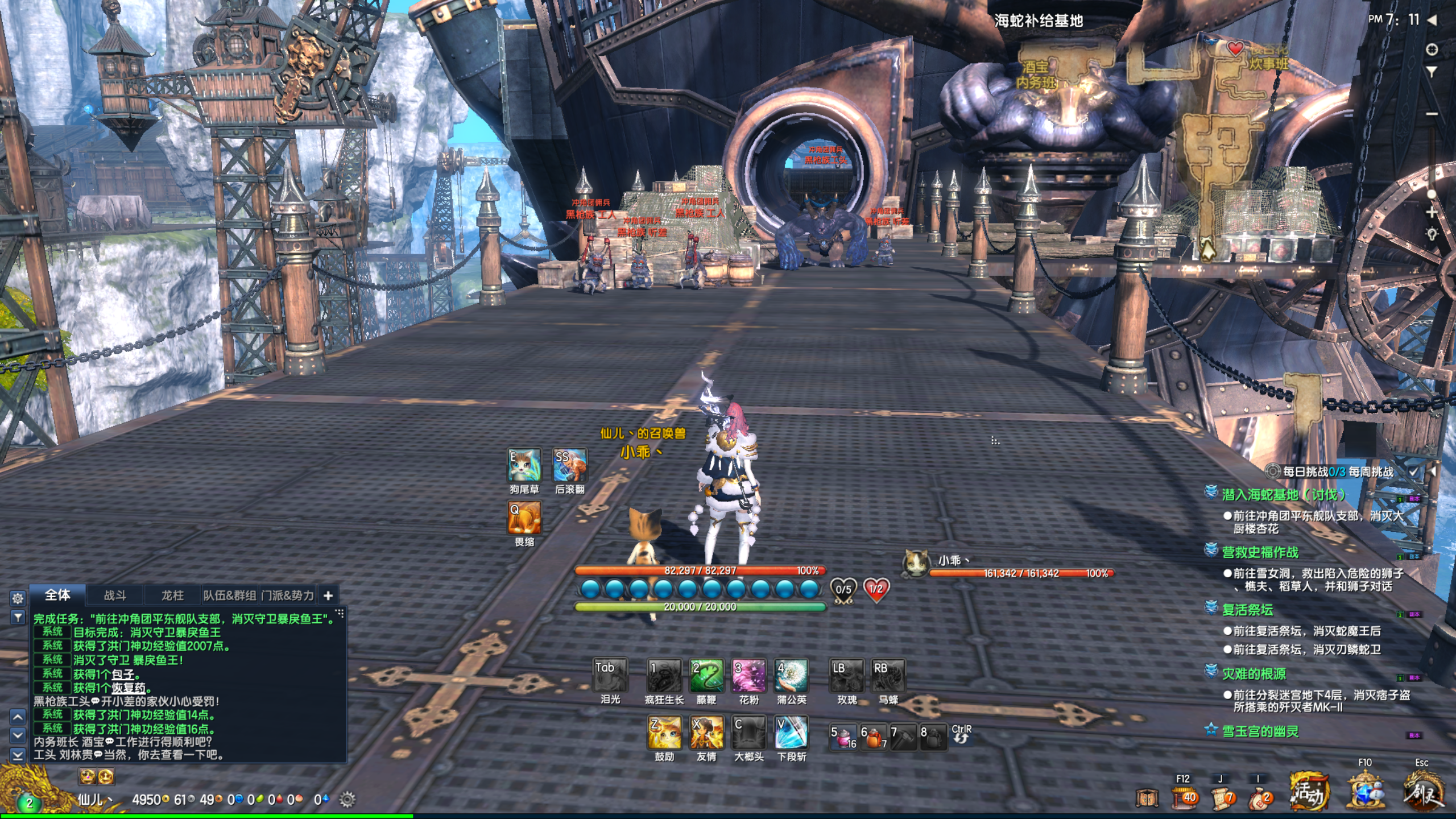
Task: Use the 狗尾草 skill icon
Action: (524, 465)
